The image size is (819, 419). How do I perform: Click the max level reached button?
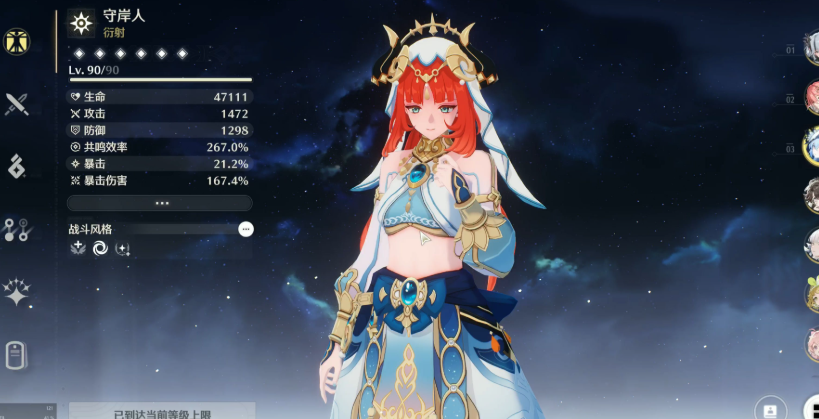pyautogui.click(x=162, y=411)
